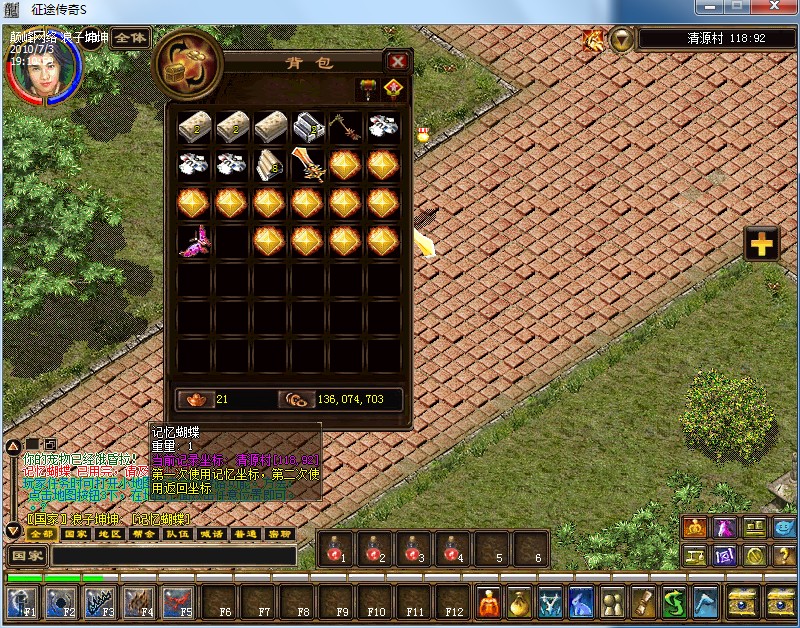Activate the F5 red bird skill
Image resolution: width=800 pixels, height=628 pixels.
click(178, 601)
